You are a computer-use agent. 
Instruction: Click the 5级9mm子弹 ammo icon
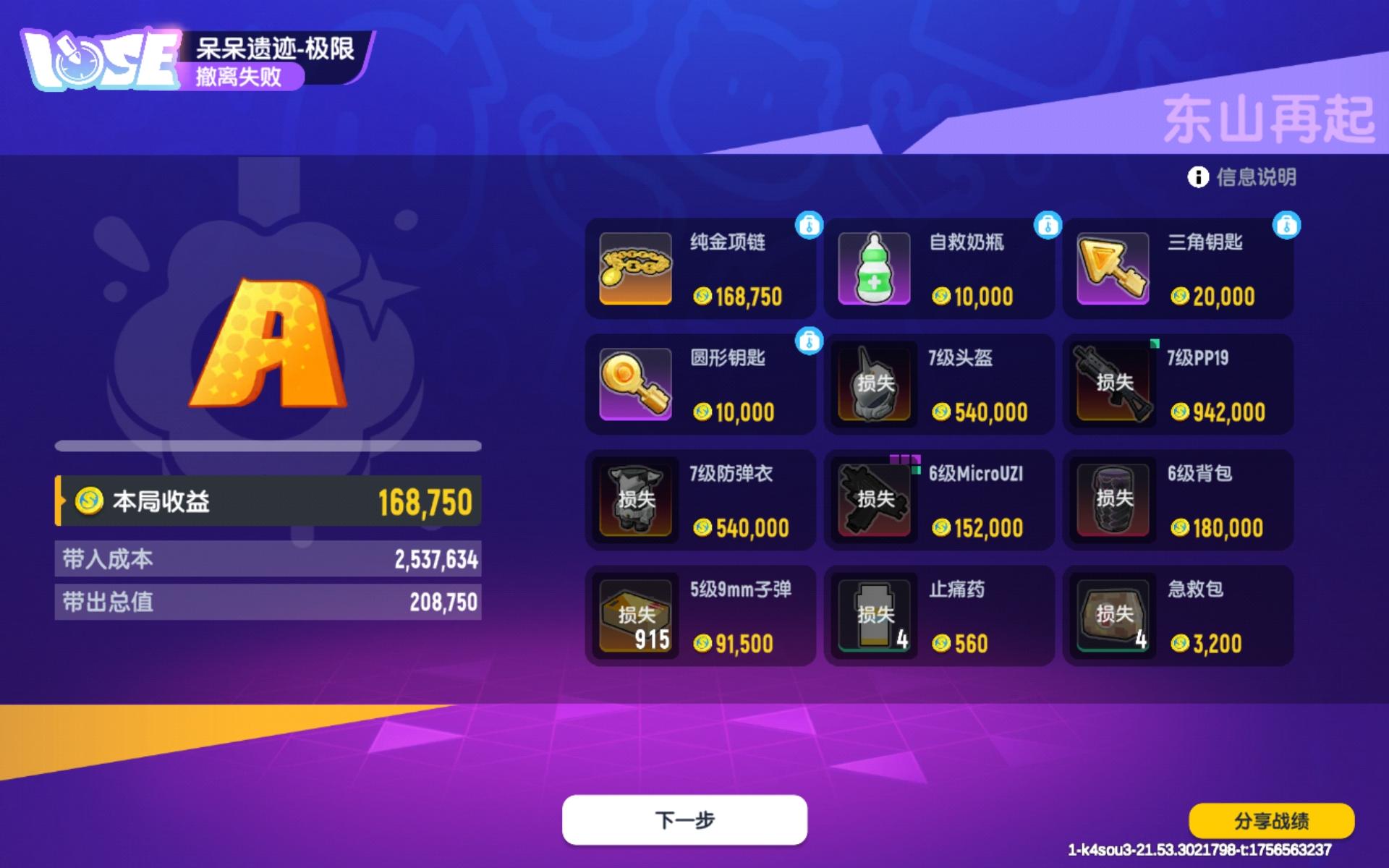(634, 615)
